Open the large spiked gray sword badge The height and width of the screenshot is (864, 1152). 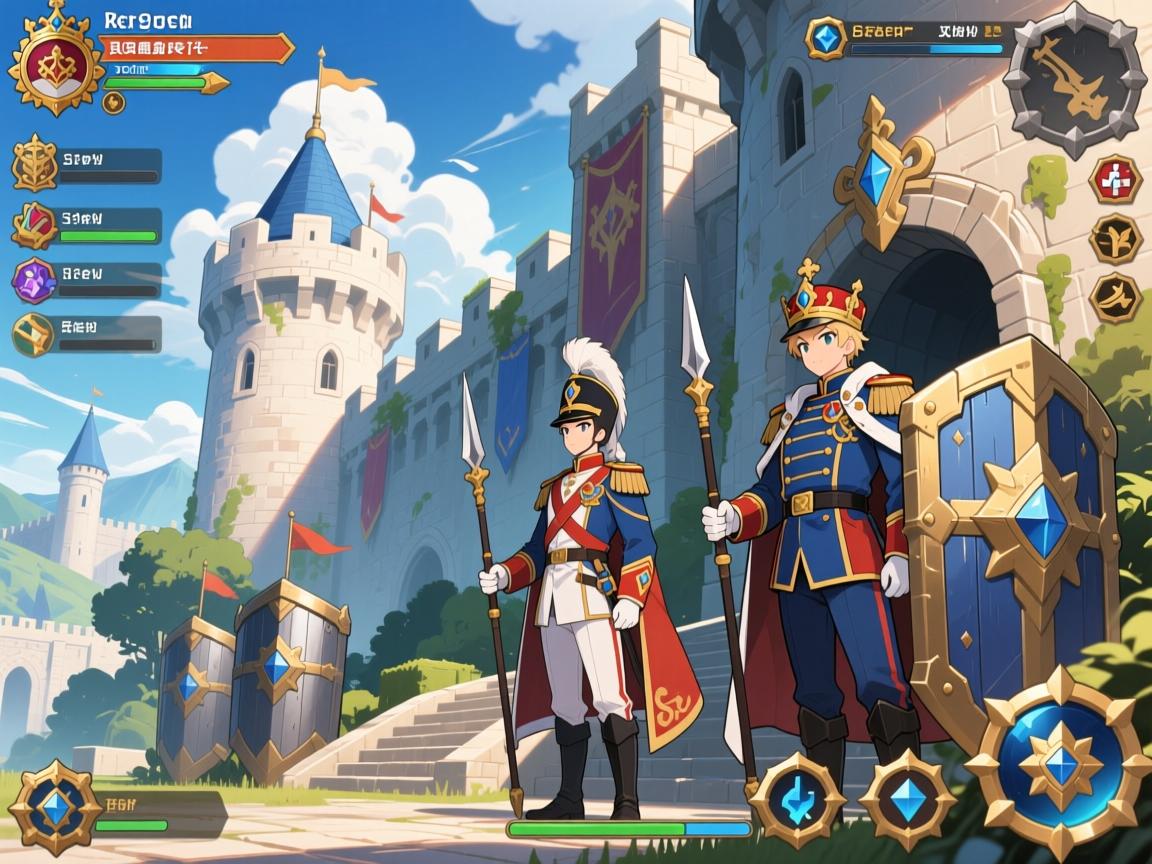click(x=1075, y=80)
